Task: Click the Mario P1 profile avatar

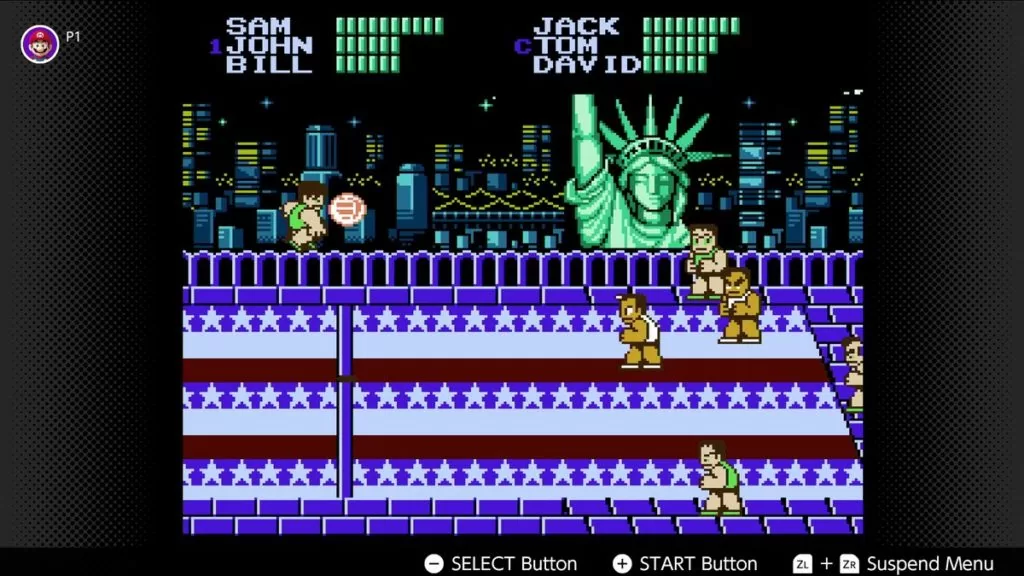Action: 40,44
